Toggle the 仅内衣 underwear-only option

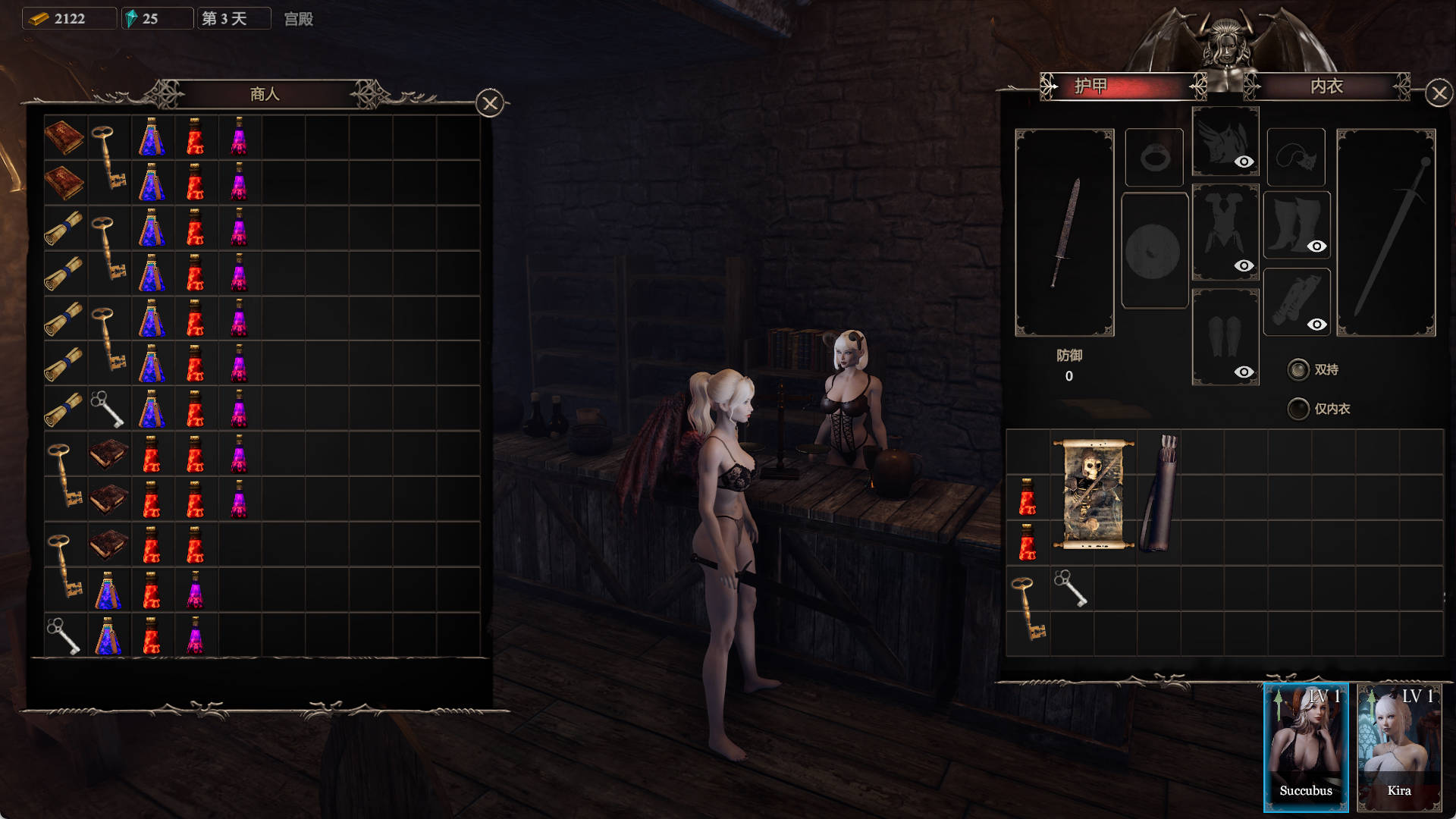coord(1298,409)
